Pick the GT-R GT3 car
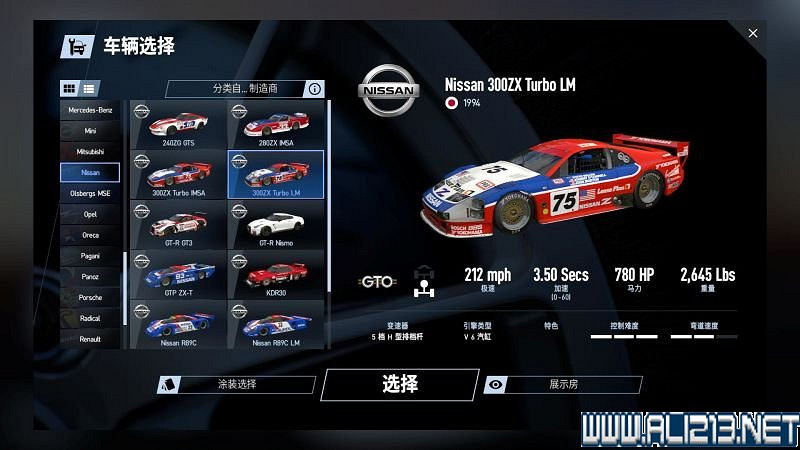The image size is (800, 450). click(x=178, y=224)
